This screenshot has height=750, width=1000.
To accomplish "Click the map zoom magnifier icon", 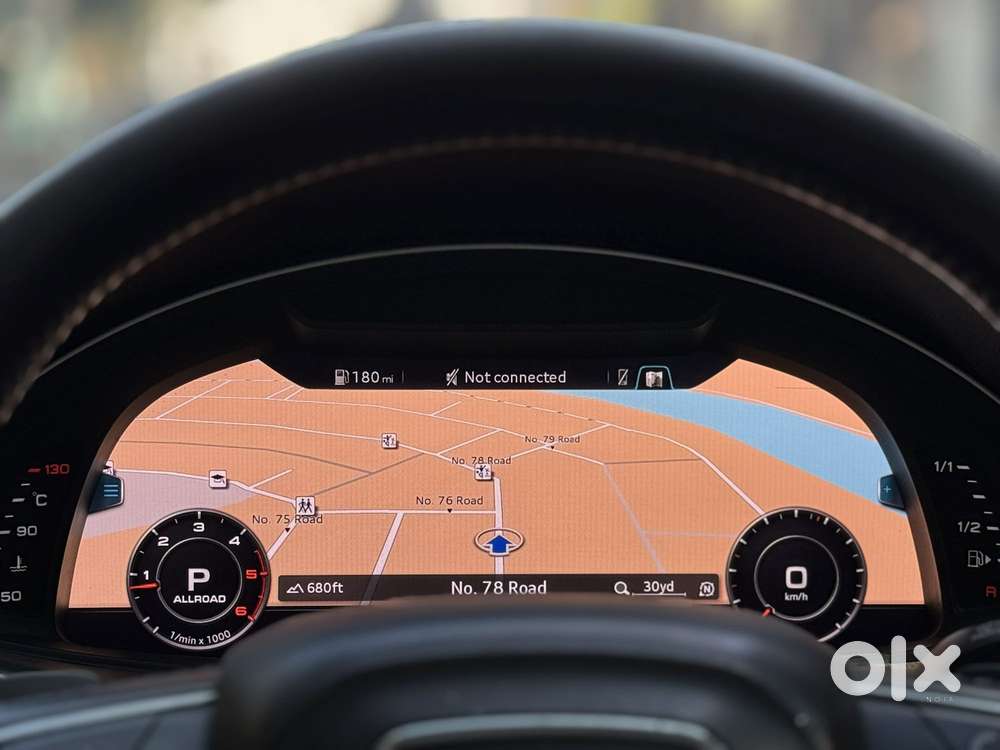I will coord(622,588).
